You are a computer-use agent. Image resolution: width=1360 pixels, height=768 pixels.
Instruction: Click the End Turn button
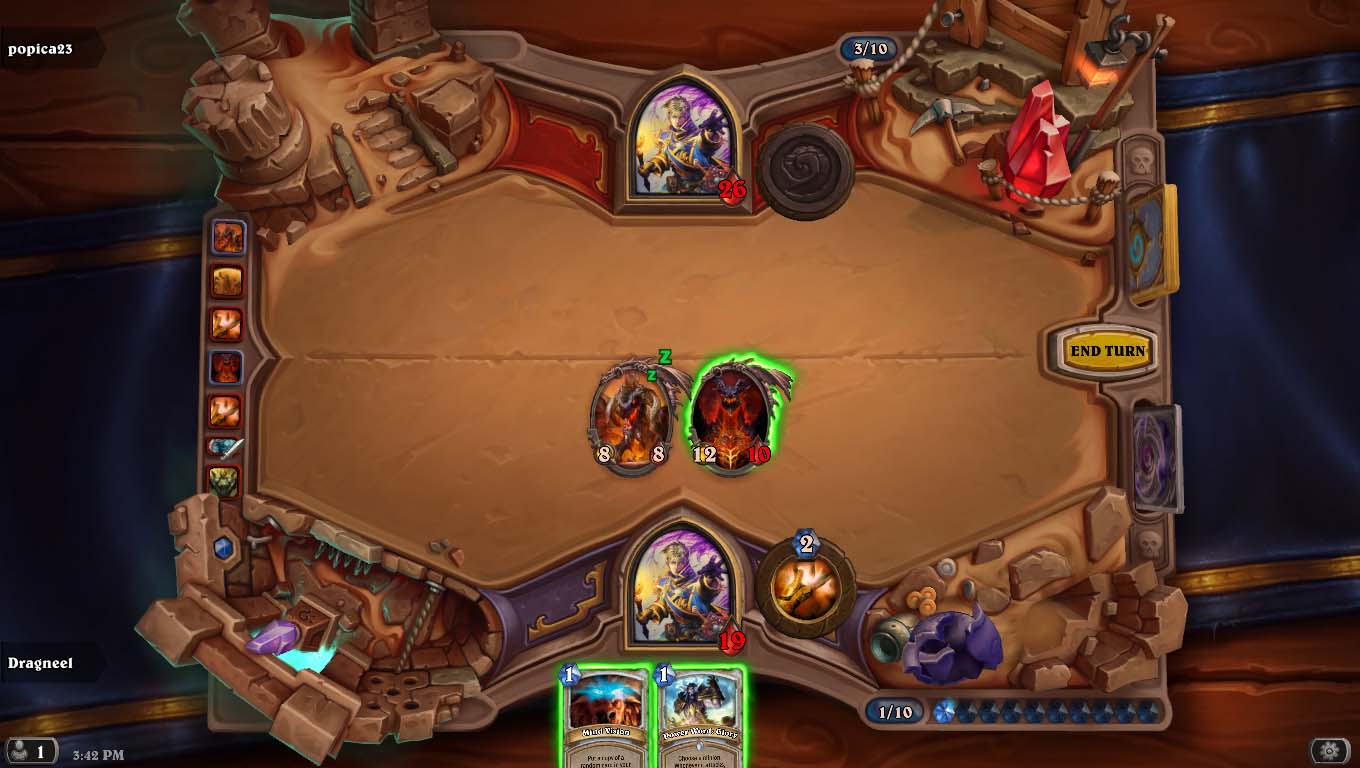(1107, 351)
